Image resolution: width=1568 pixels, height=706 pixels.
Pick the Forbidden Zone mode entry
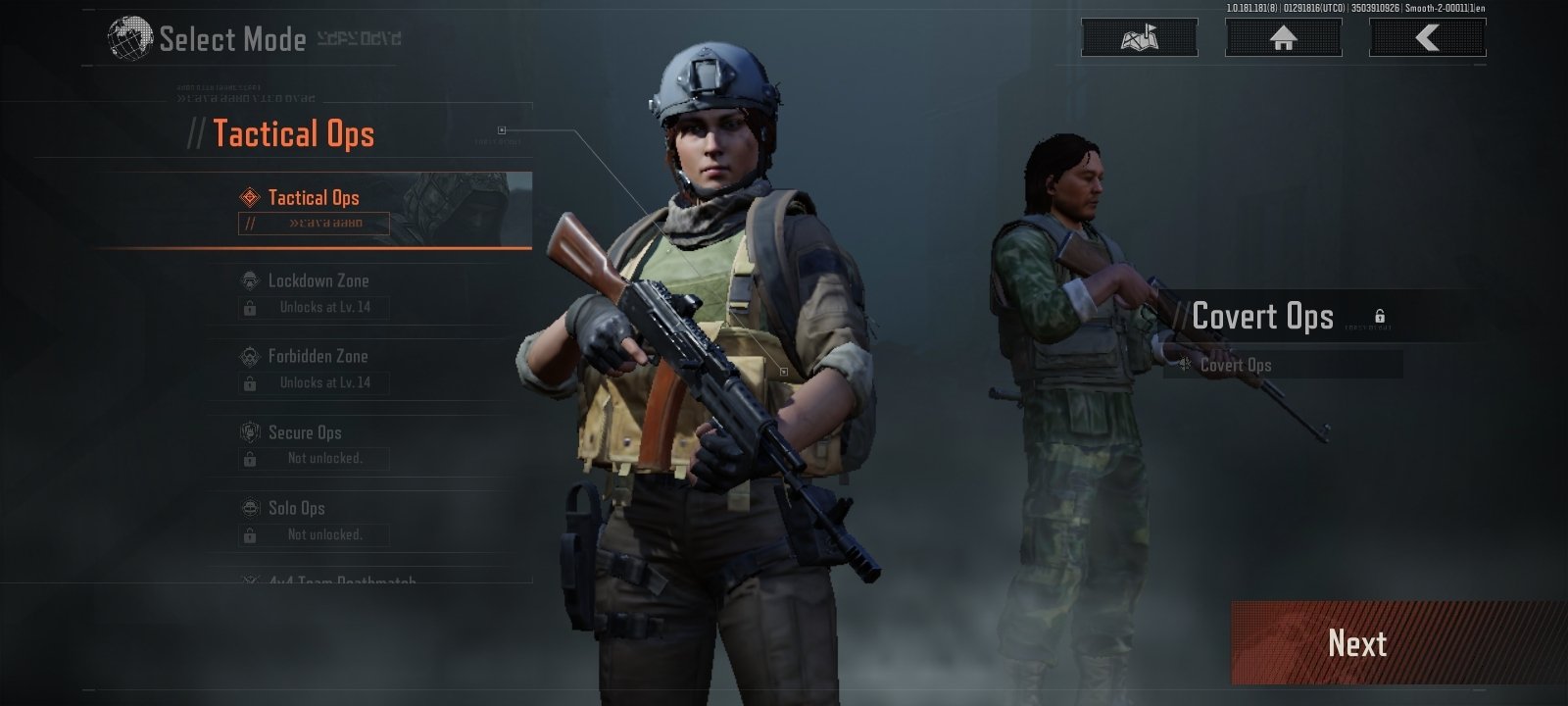click(318, 357)
